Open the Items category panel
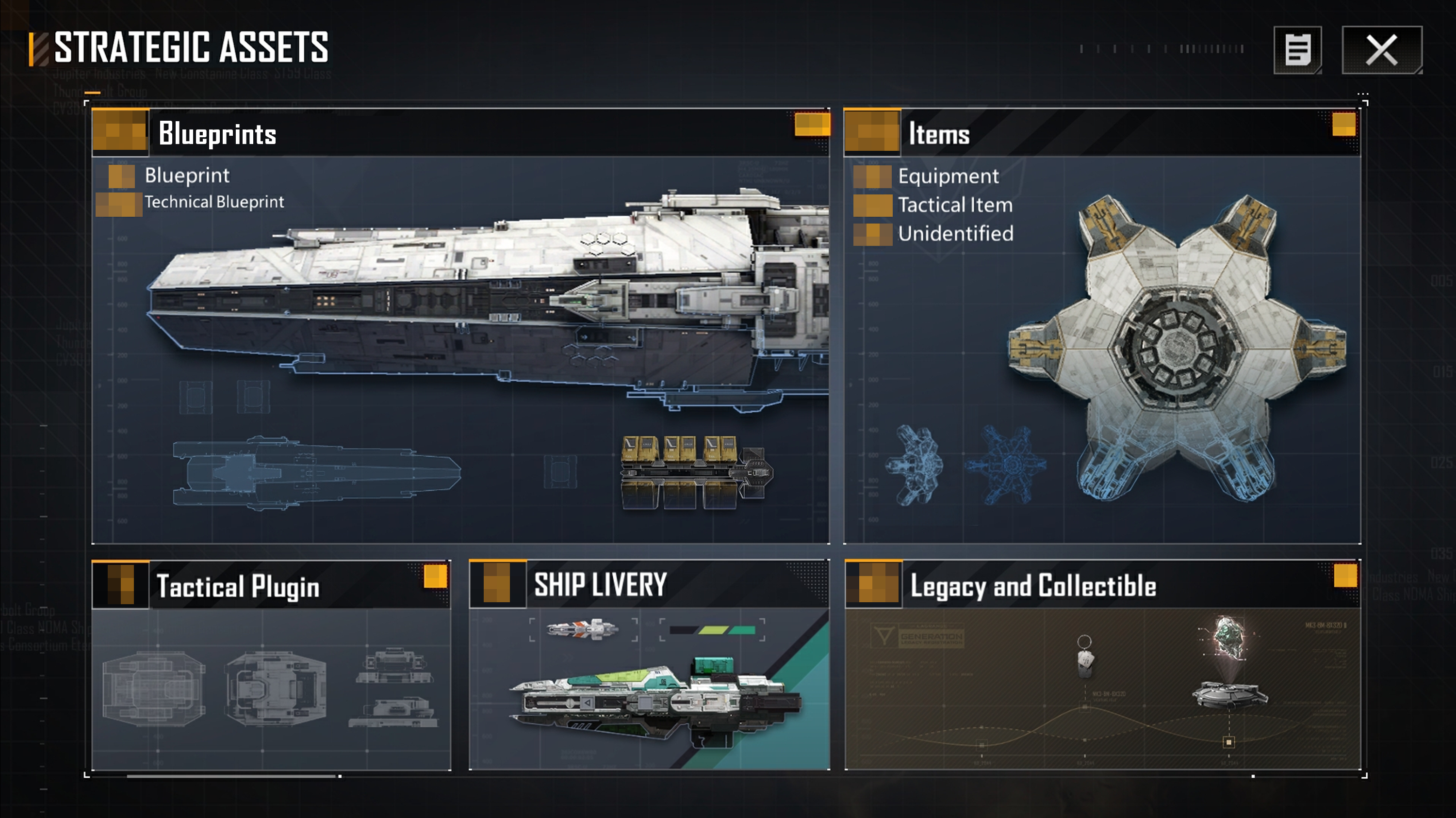Screen dimensions: 1456x818 click(938, 134)
